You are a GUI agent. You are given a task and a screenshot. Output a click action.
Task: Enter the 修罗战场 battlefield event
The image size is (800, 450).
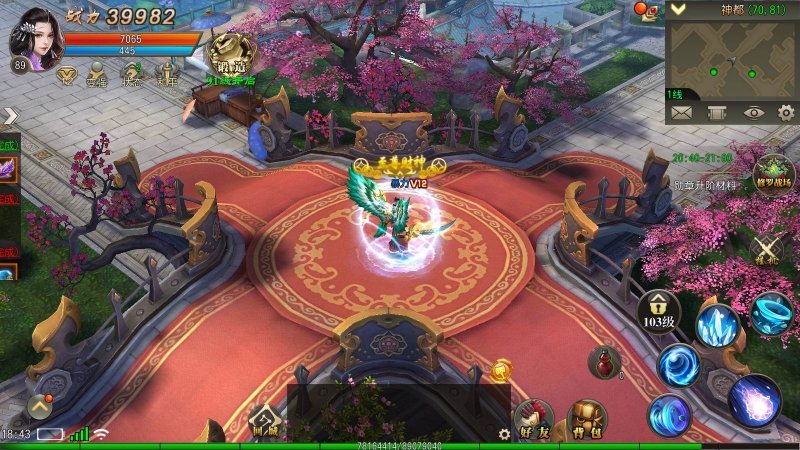[773, 174]
